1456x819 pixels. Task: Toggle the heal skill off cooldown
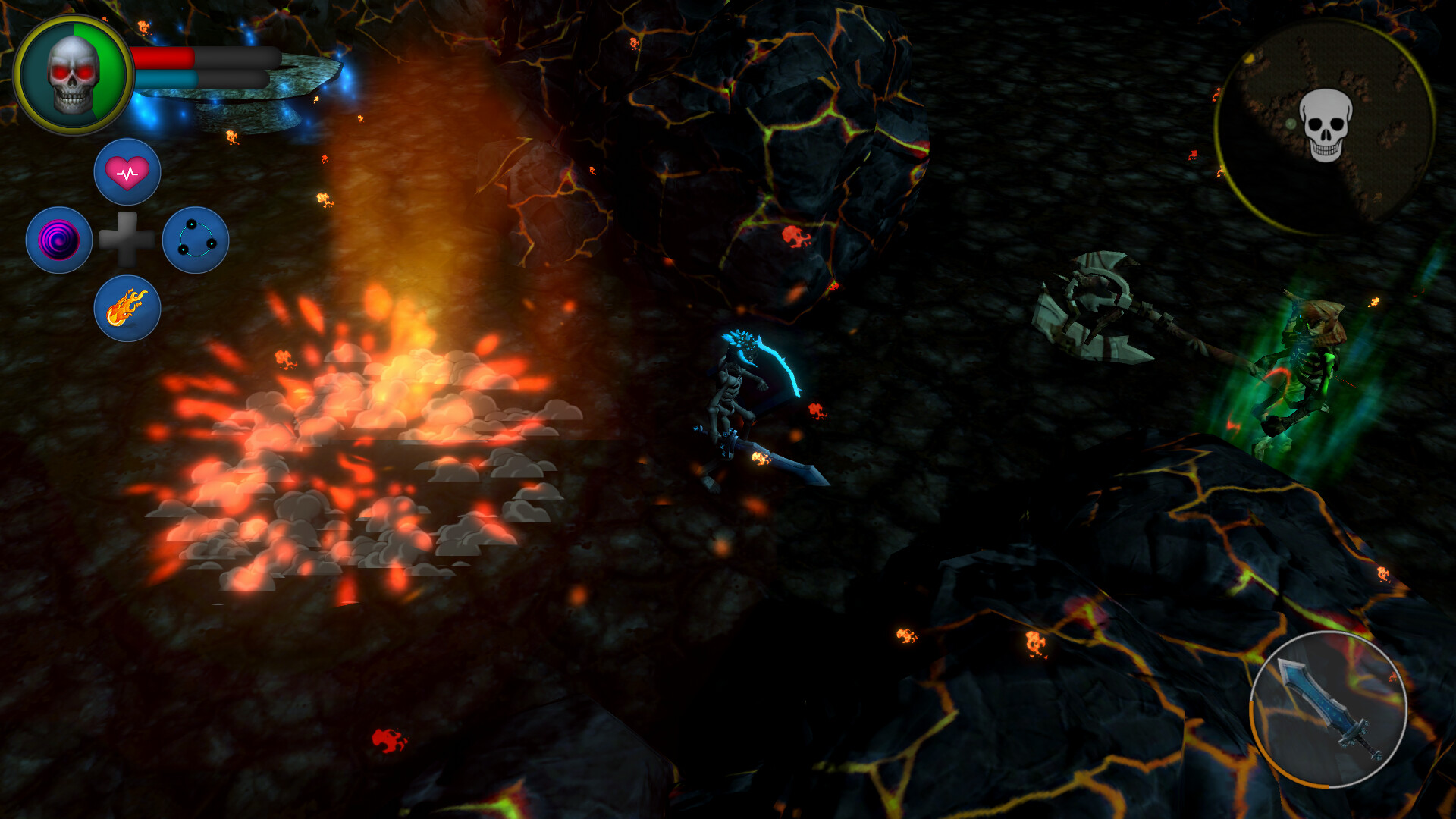[x=127, y=173]
